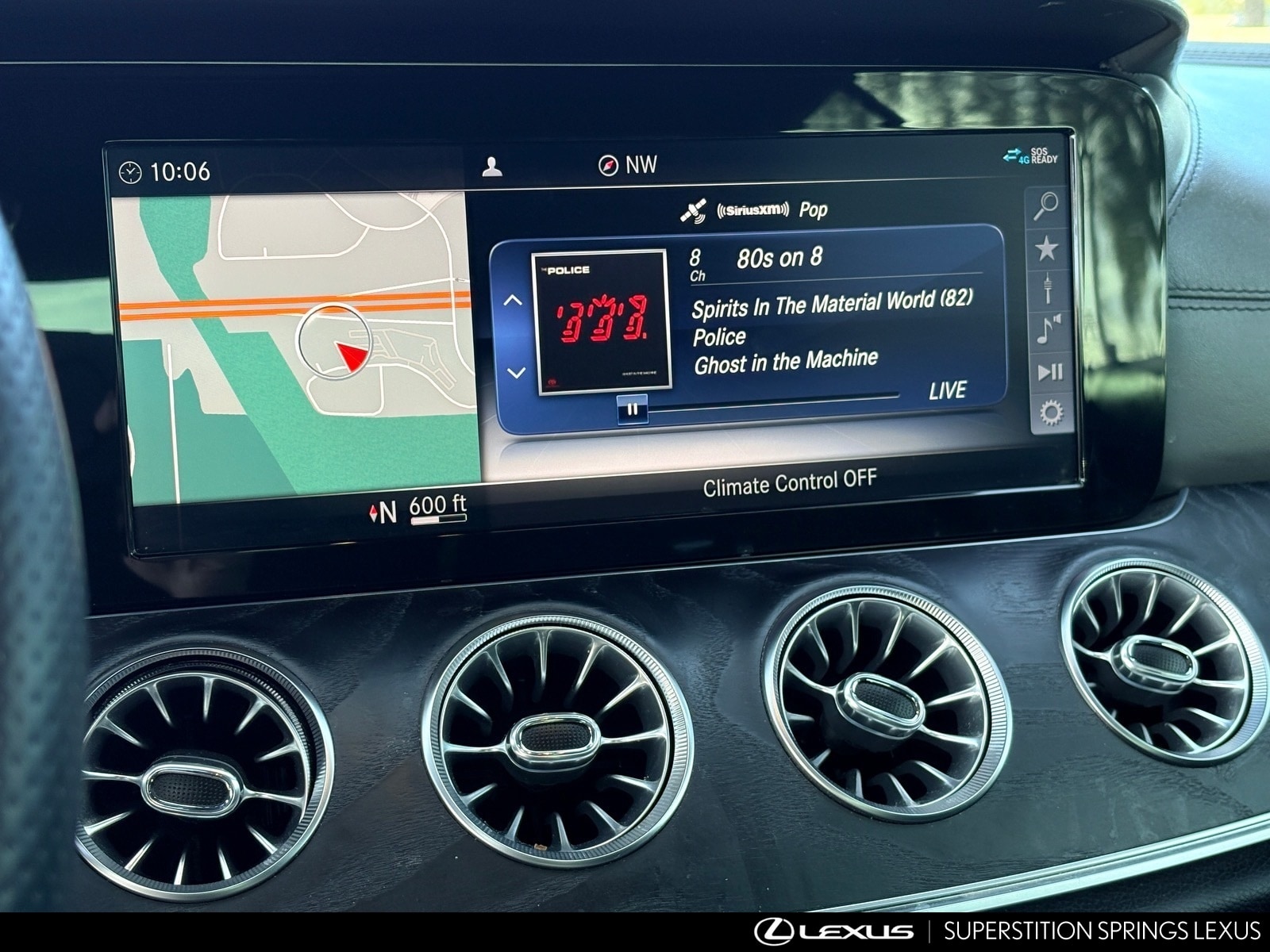
Task: Click the NW compass indicator
Action: click(x=627, y=165)
